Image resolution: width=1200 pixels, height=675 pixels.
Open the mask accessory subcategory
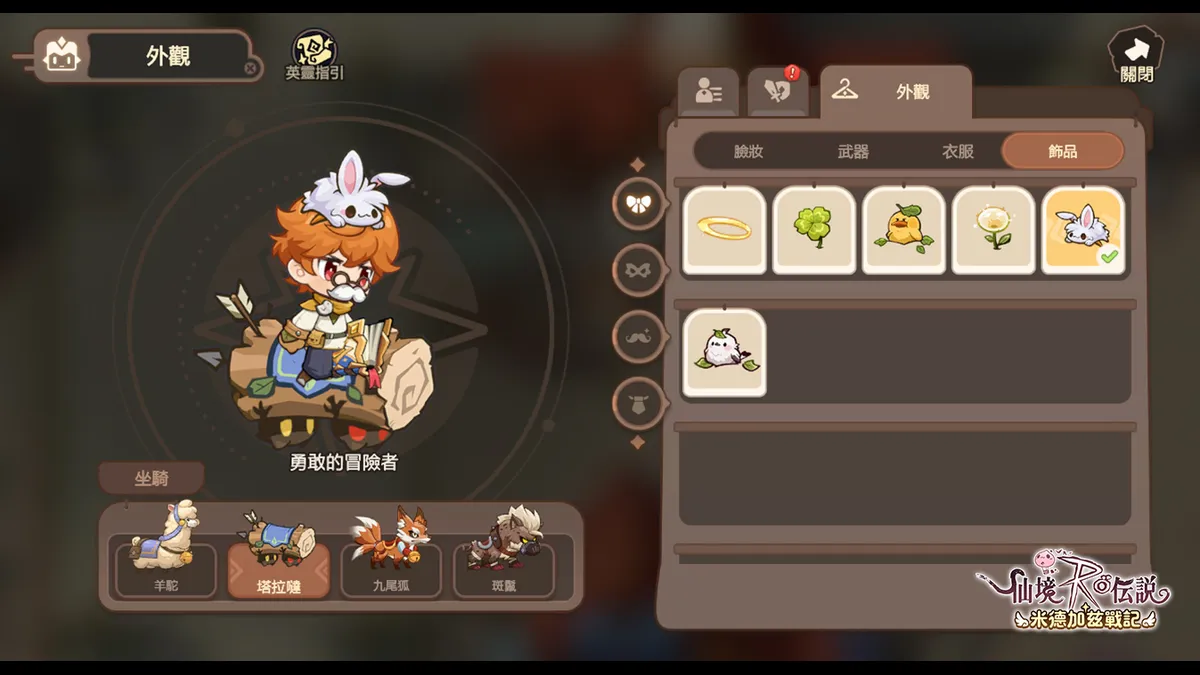pos(638,270)
